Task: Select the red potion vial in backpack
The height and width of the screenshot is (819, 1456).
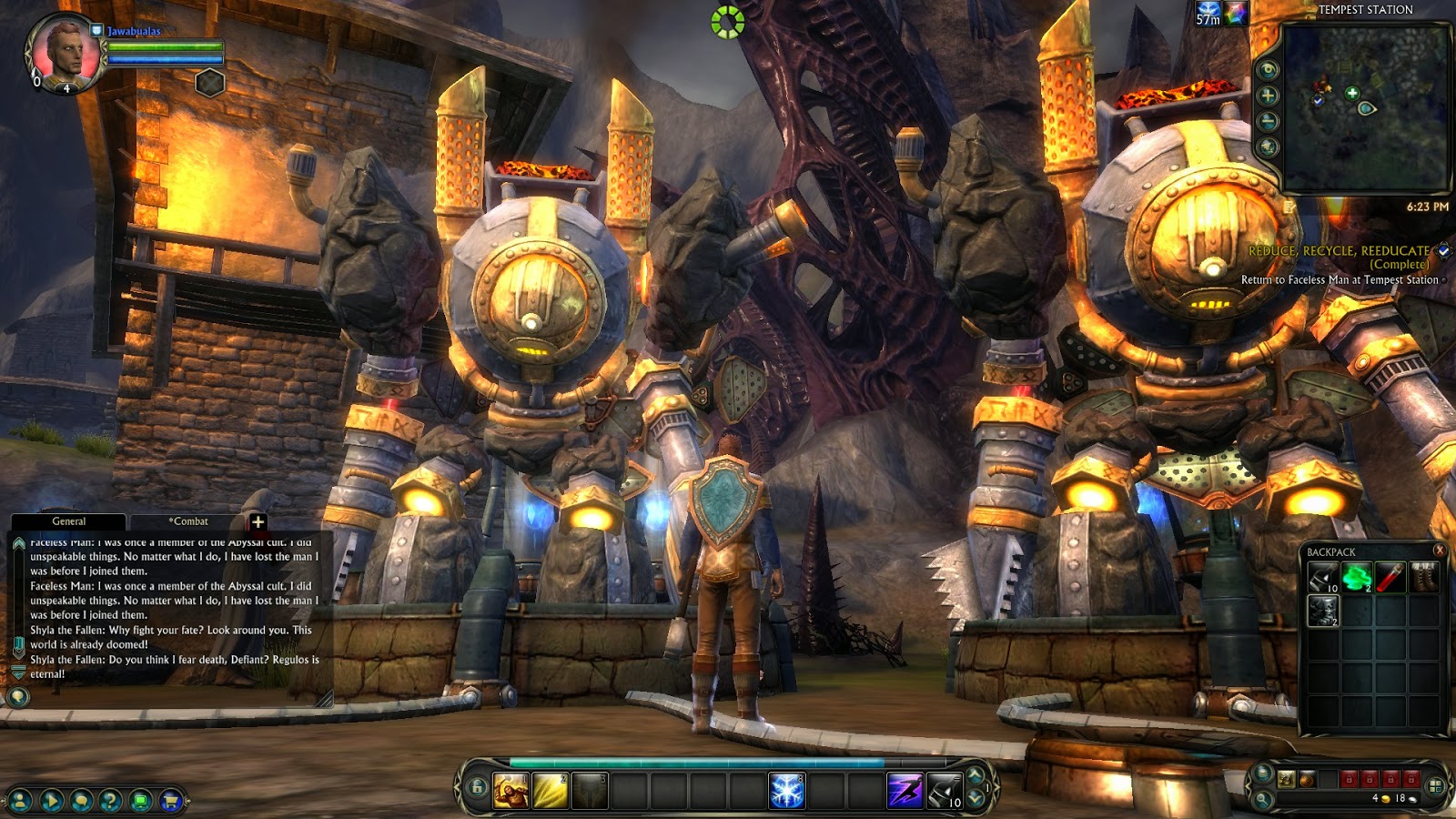Action: point(1390,577)
